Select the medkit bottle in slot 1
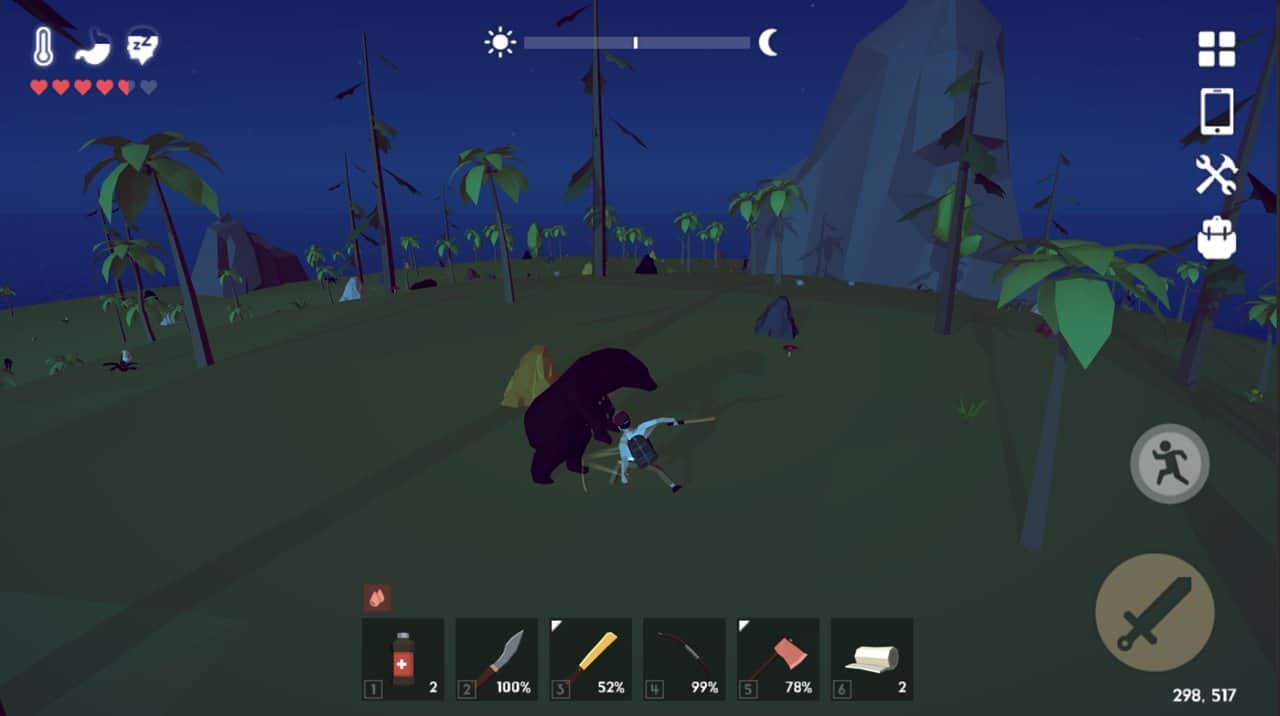Viewport: 1280px width, 716px height. 403,658
